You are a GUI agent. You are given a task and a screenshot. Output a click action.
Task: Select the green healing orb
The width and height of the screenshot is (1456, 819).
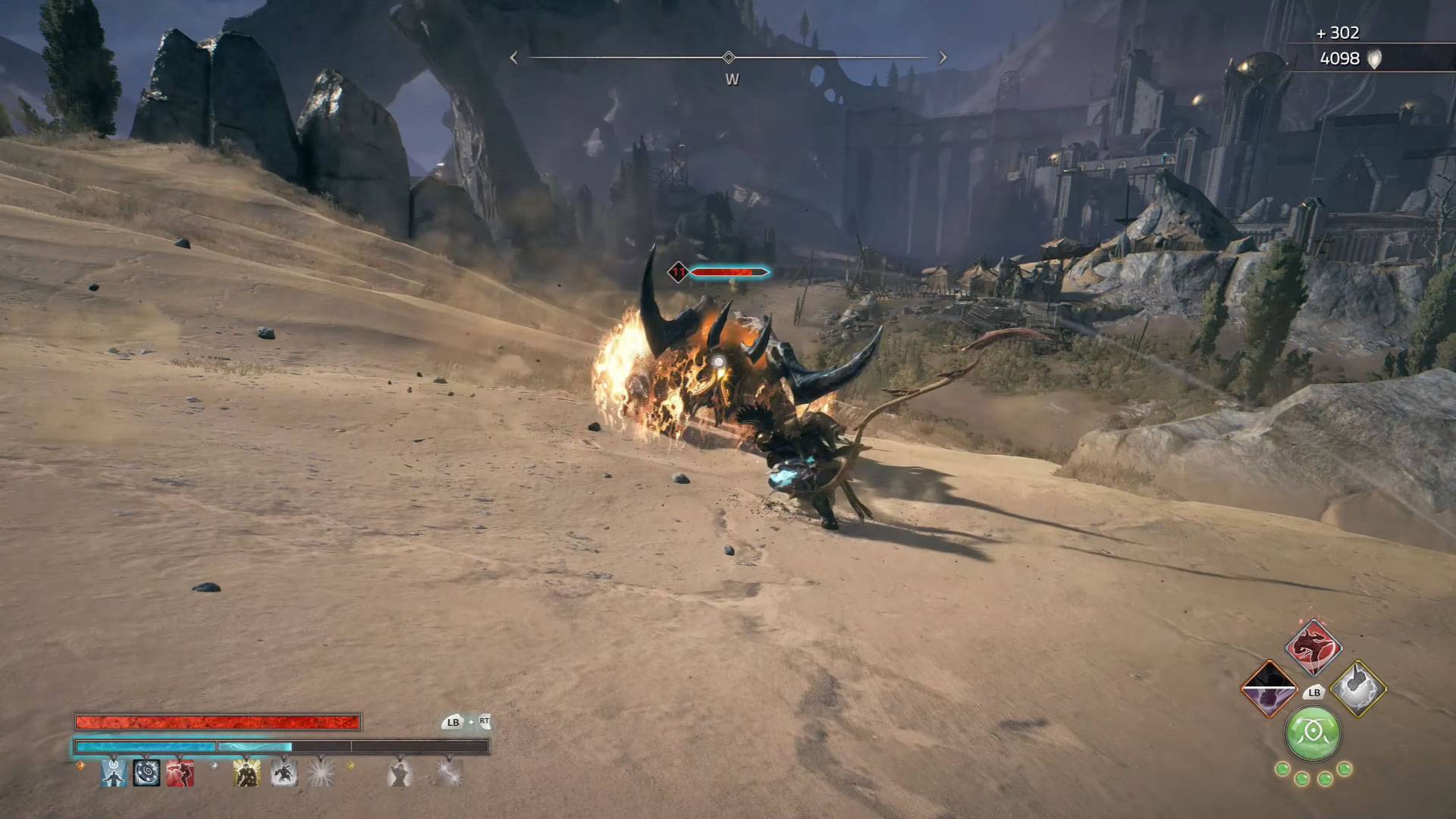pyautogui.click(x=1313, y=734)
